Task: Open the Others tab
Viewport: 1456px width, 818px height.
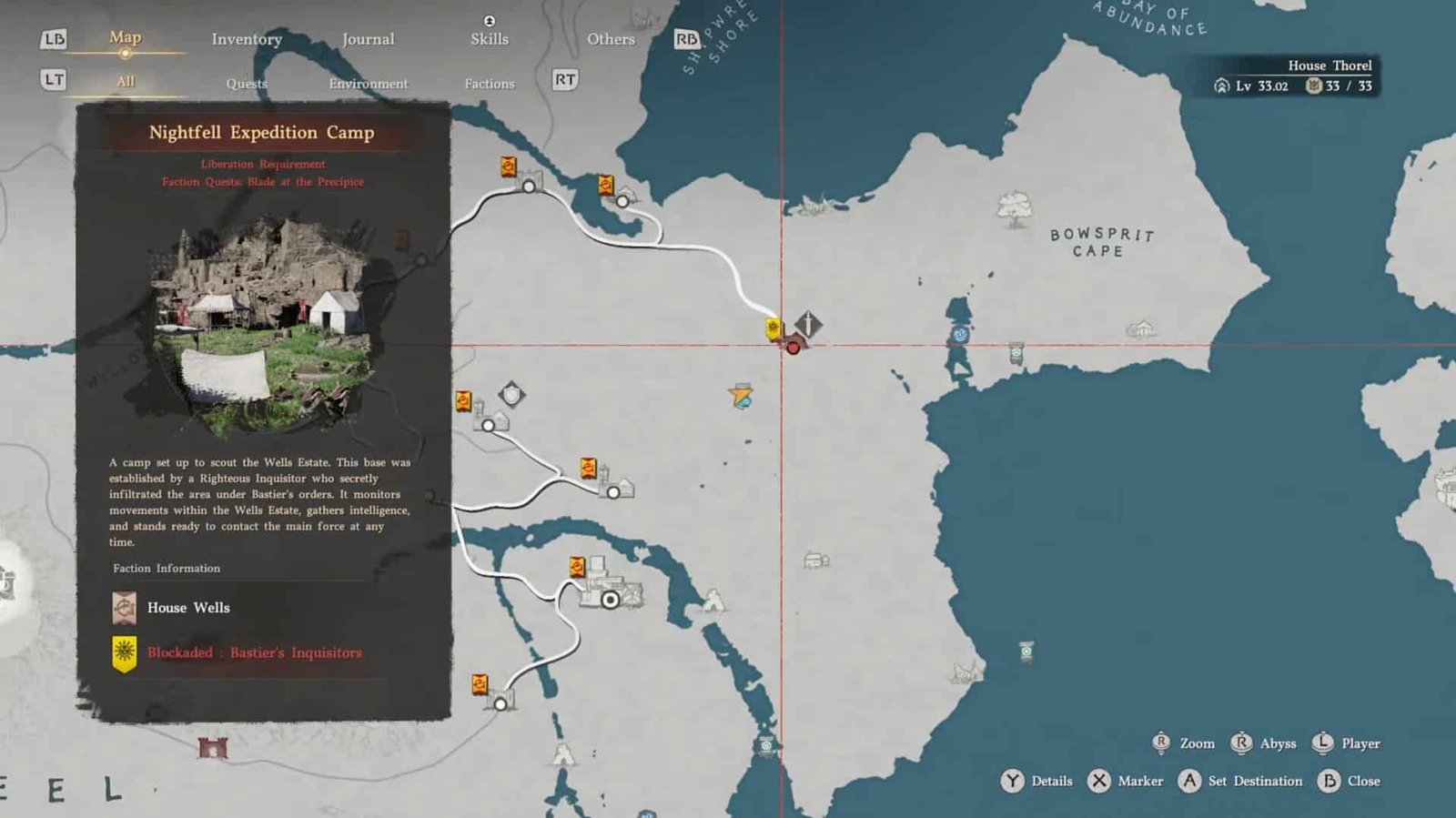Action: [x=611, y=39]
